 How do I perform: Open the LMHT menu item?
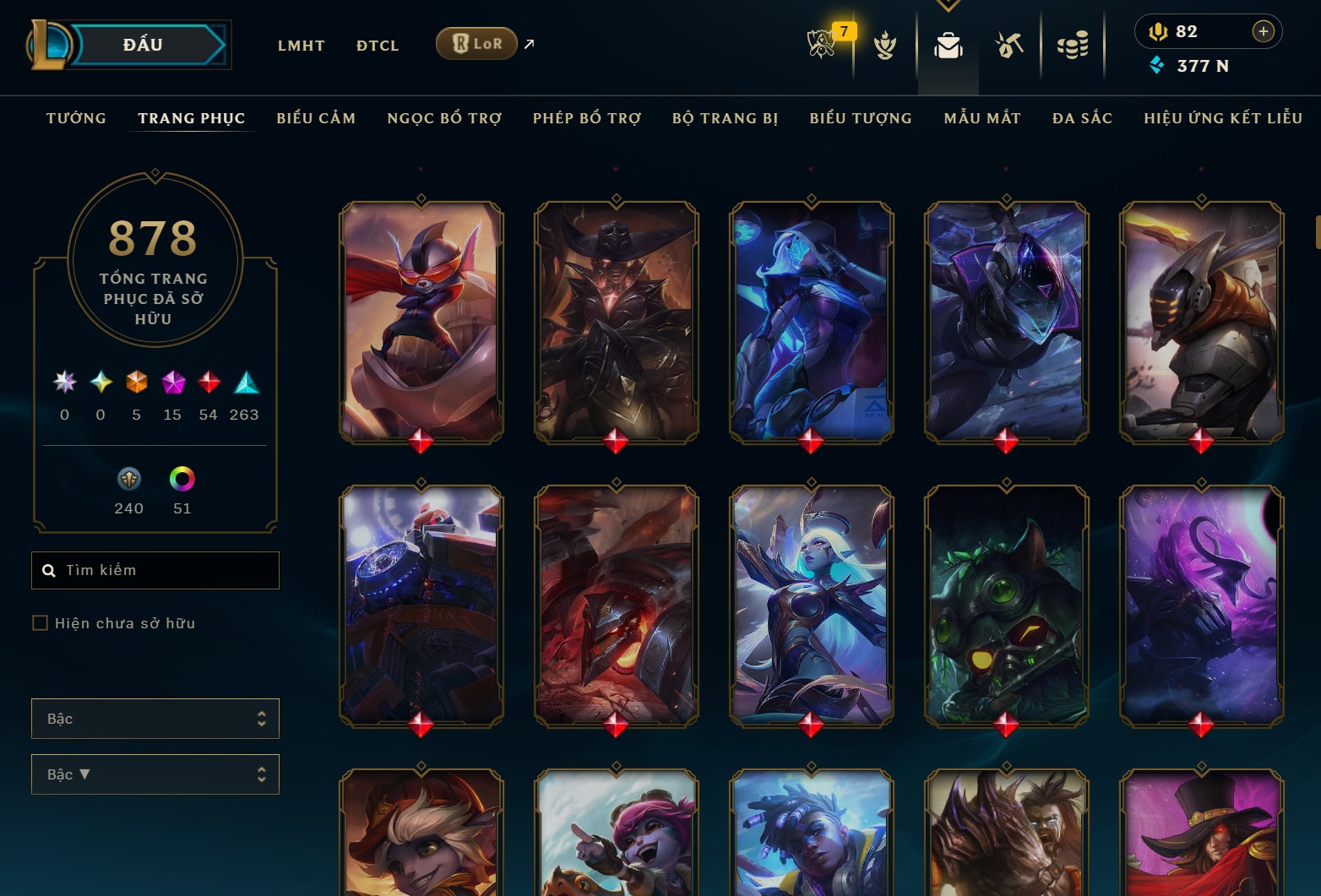point(301,46)
